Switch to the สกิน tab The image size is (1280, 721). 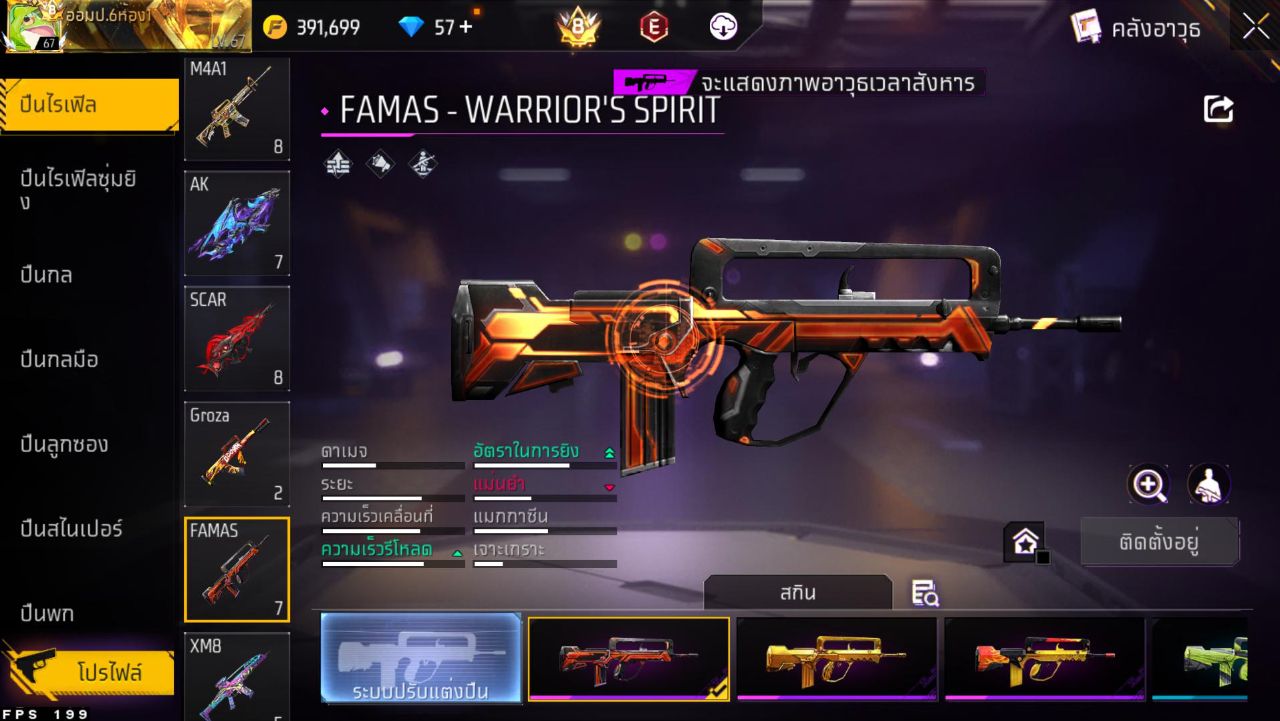797,592
